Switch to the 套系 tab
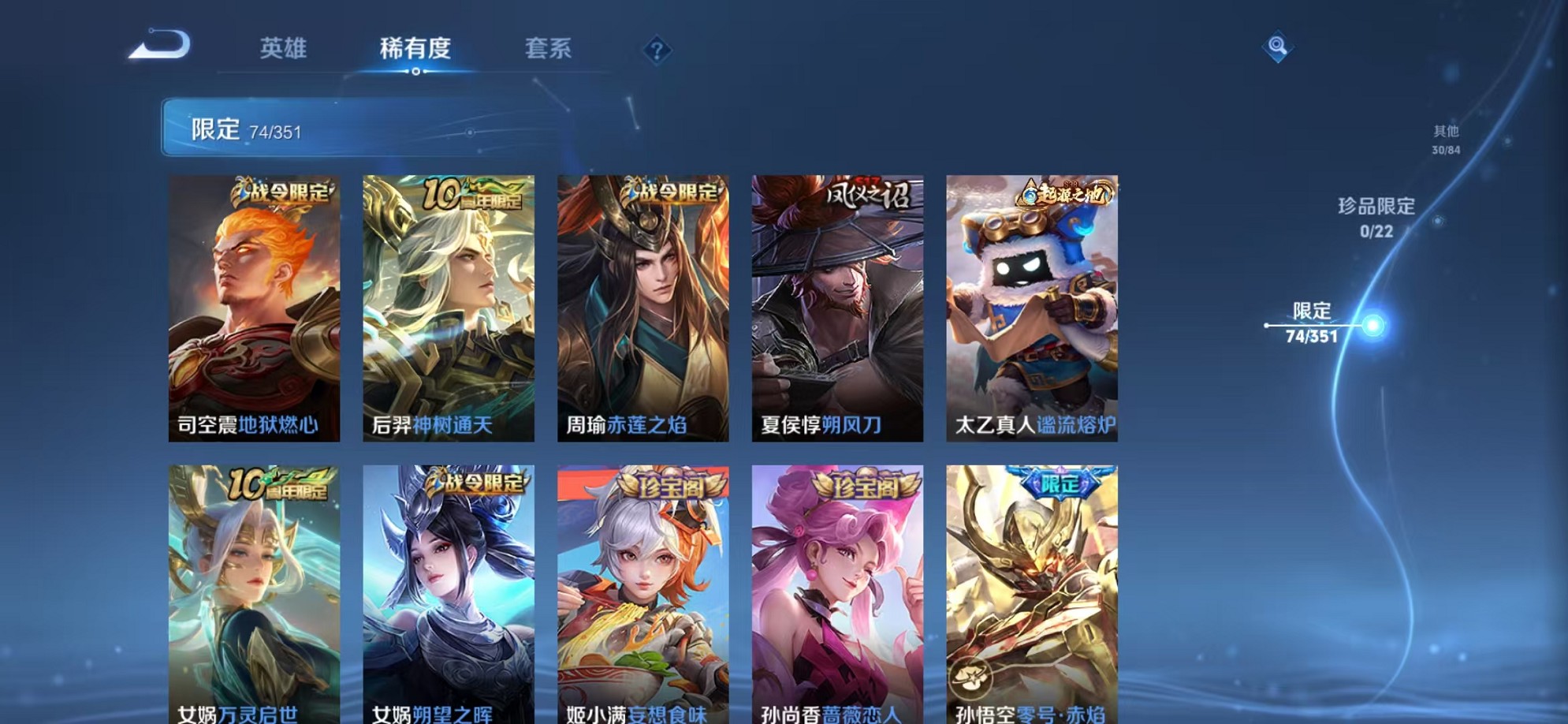The height and width of the screenshot is (724, 1568). point(550,49)
